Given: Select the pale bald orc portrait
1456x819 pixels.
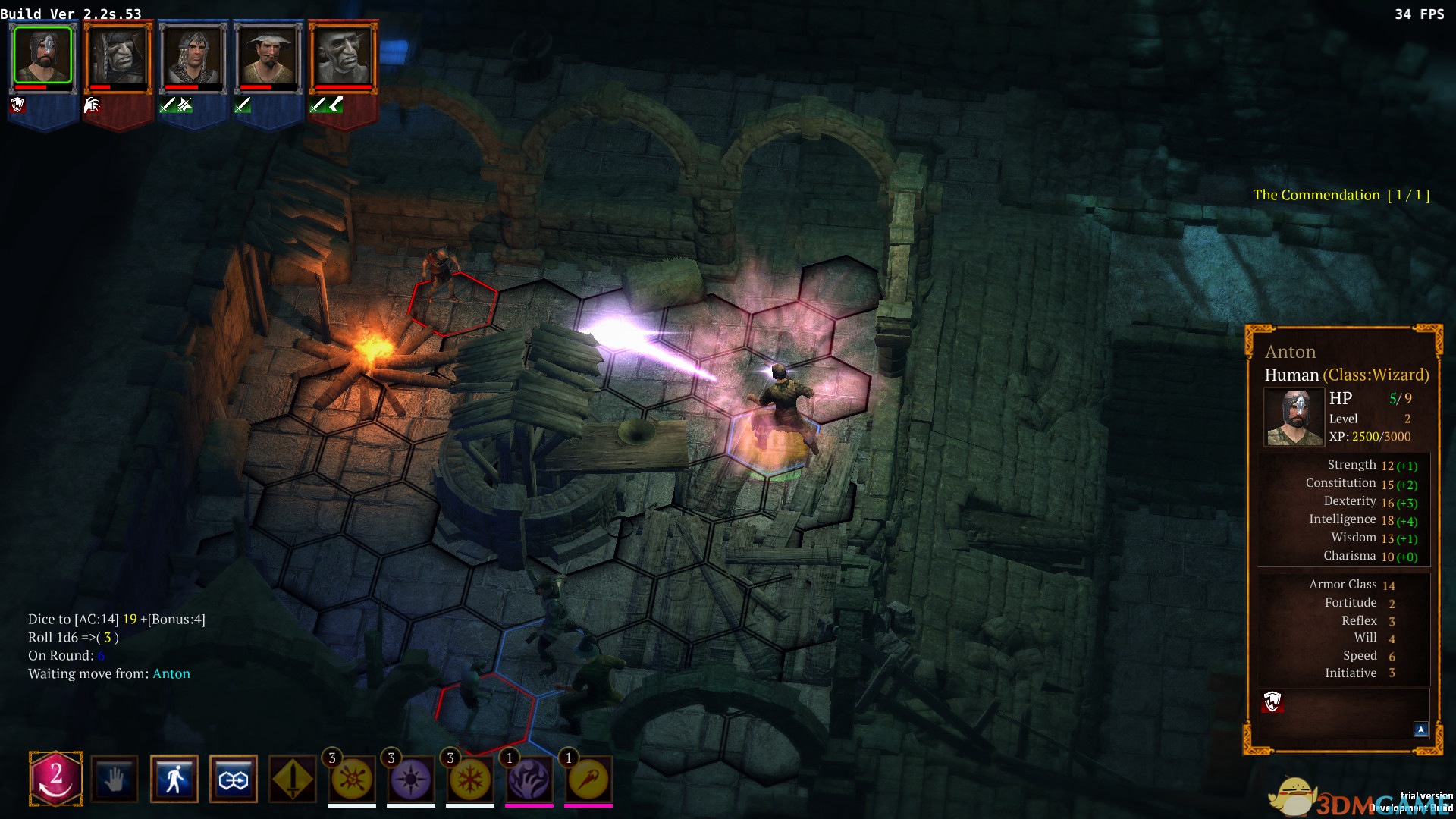Looking at the screenshot, I should pyautogui.click(x=343, y=55).
